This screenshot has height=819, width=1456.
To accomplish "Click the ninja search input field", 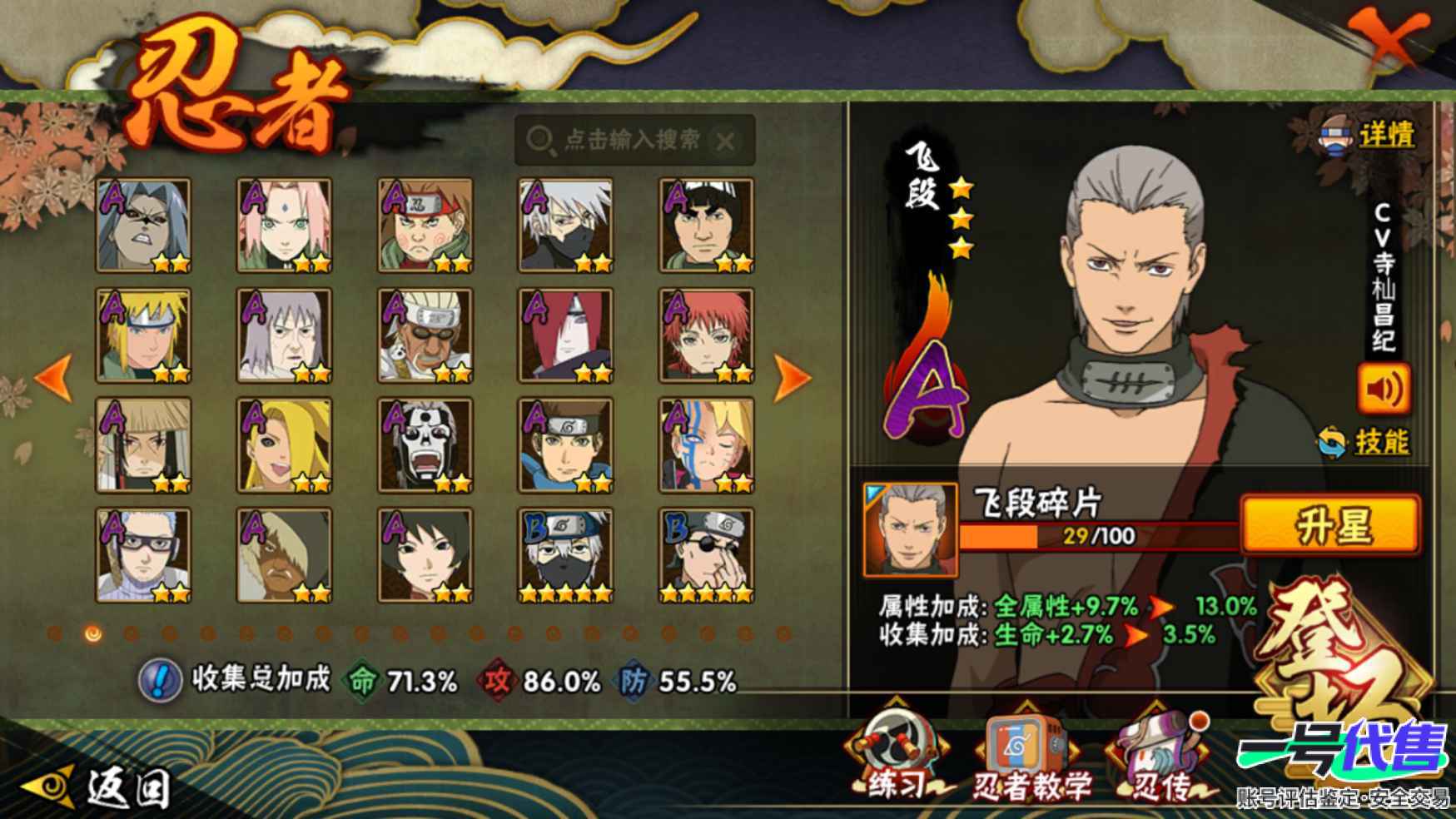I will tap(631, 140).
